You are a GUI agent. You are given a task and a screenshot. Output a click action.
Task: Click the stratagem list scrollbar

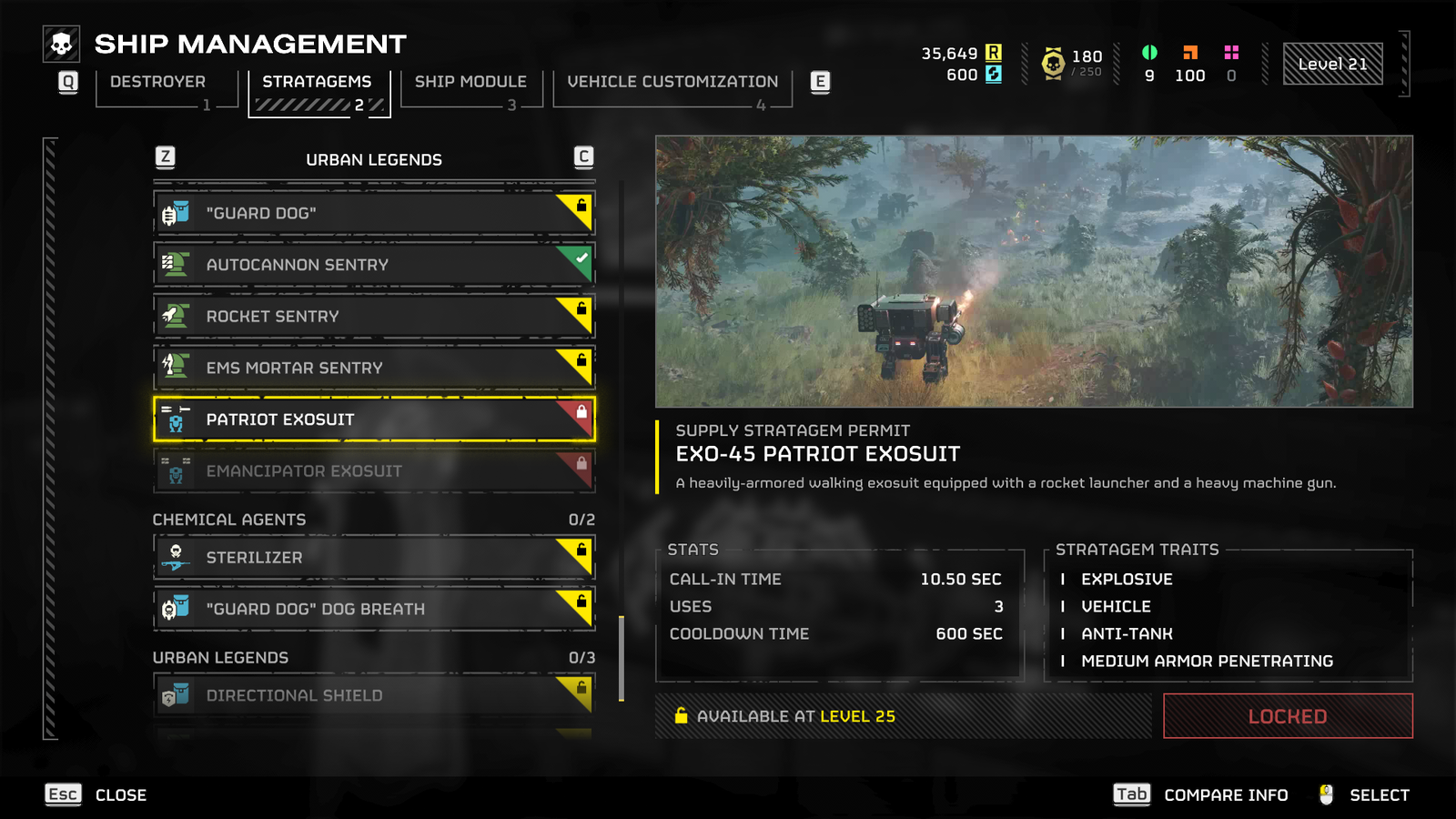tap(622, 658)
